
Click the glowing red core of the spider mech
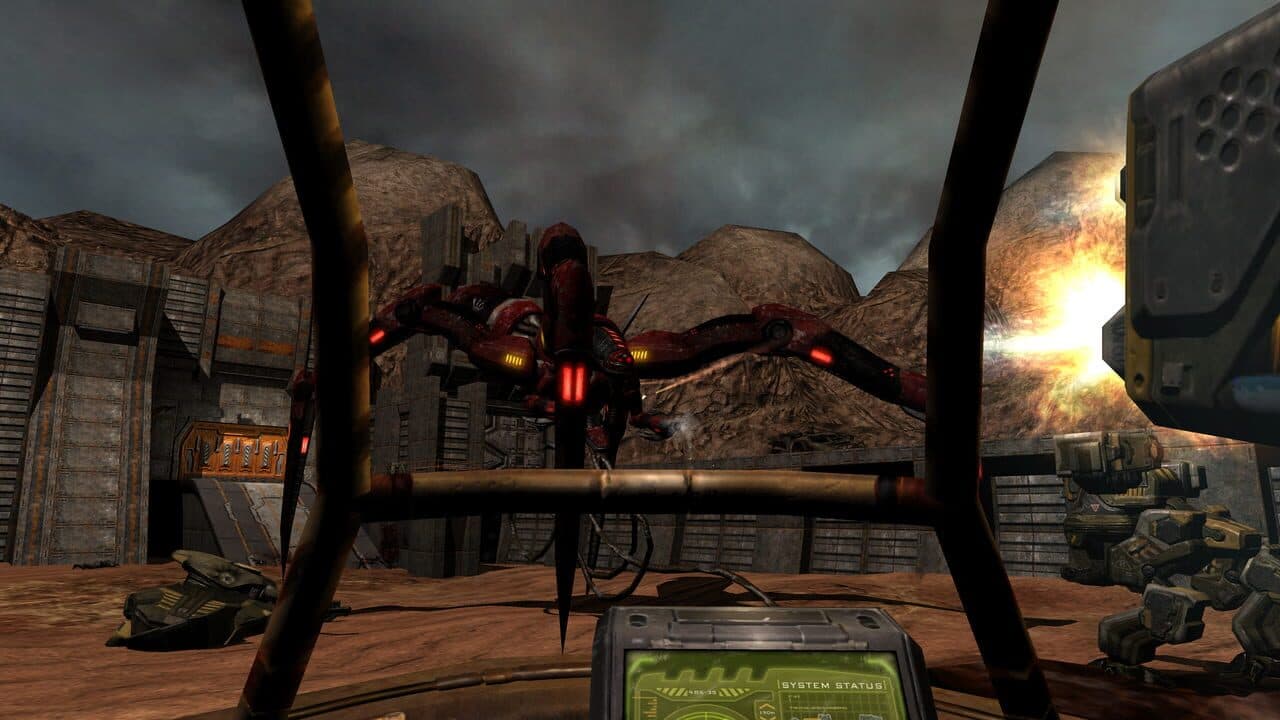[573, 380]
